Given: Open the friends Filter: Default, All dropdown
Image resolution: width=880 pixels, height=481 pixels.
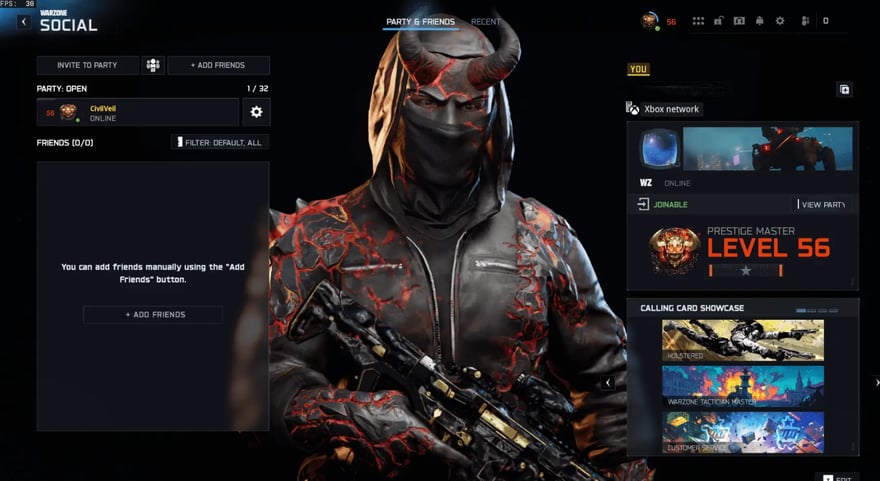Looking at the screenshot, I should [220, 142].
